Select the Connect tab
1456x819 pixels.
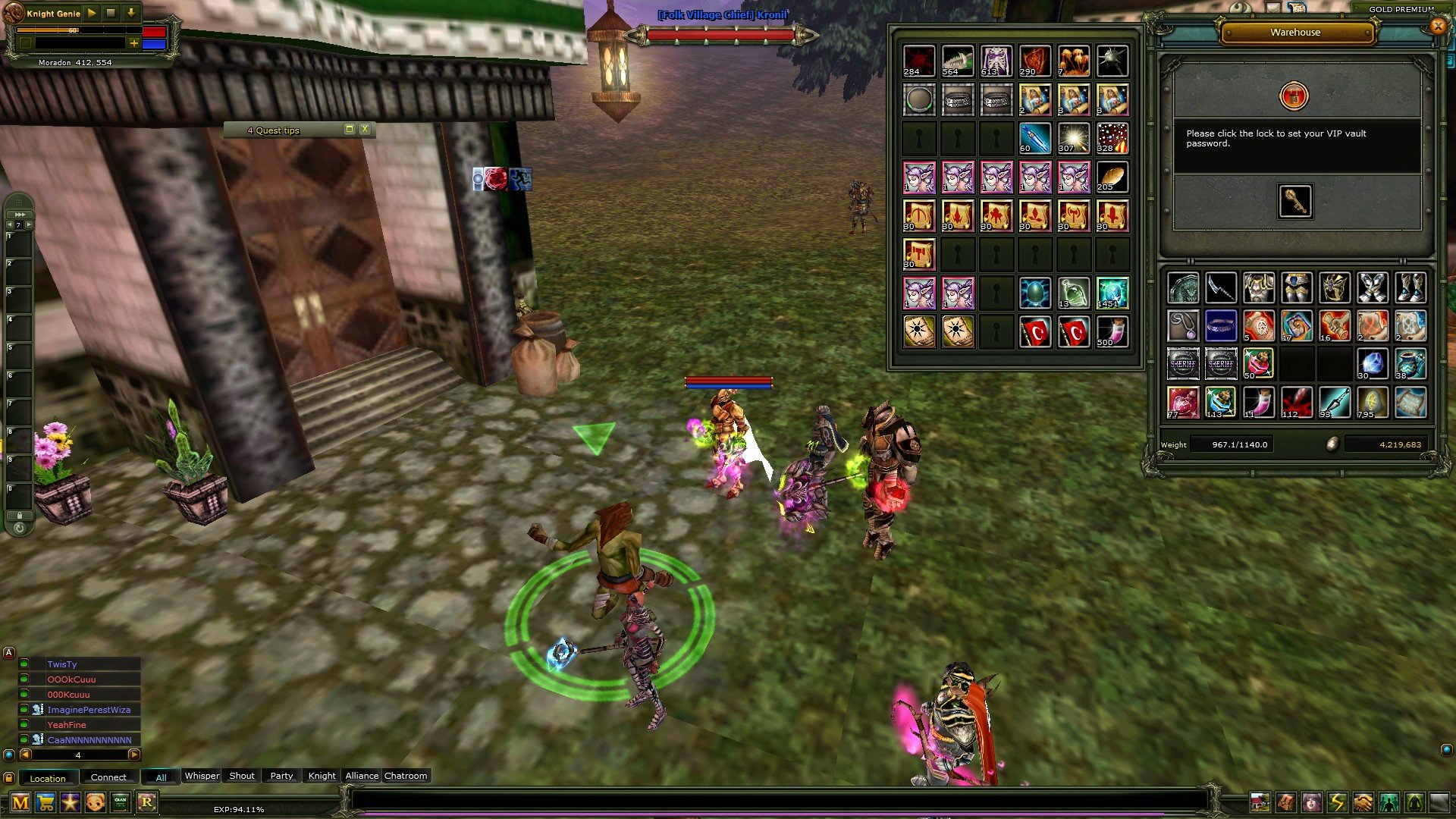[108, 777]
